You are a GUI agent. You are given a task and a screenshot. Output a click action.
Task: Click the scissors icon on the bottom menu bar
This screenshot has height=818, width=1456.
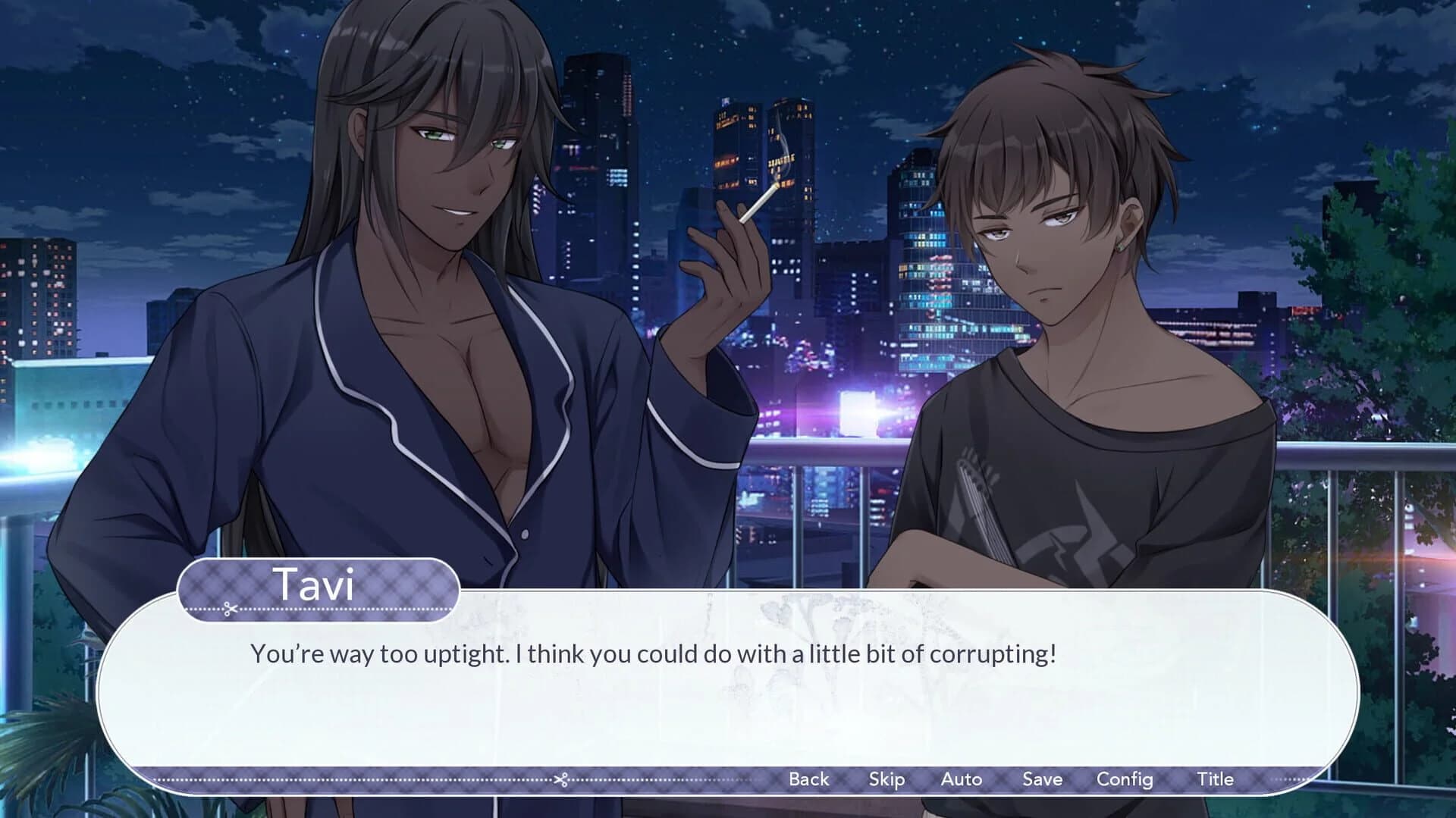point(561,779)
